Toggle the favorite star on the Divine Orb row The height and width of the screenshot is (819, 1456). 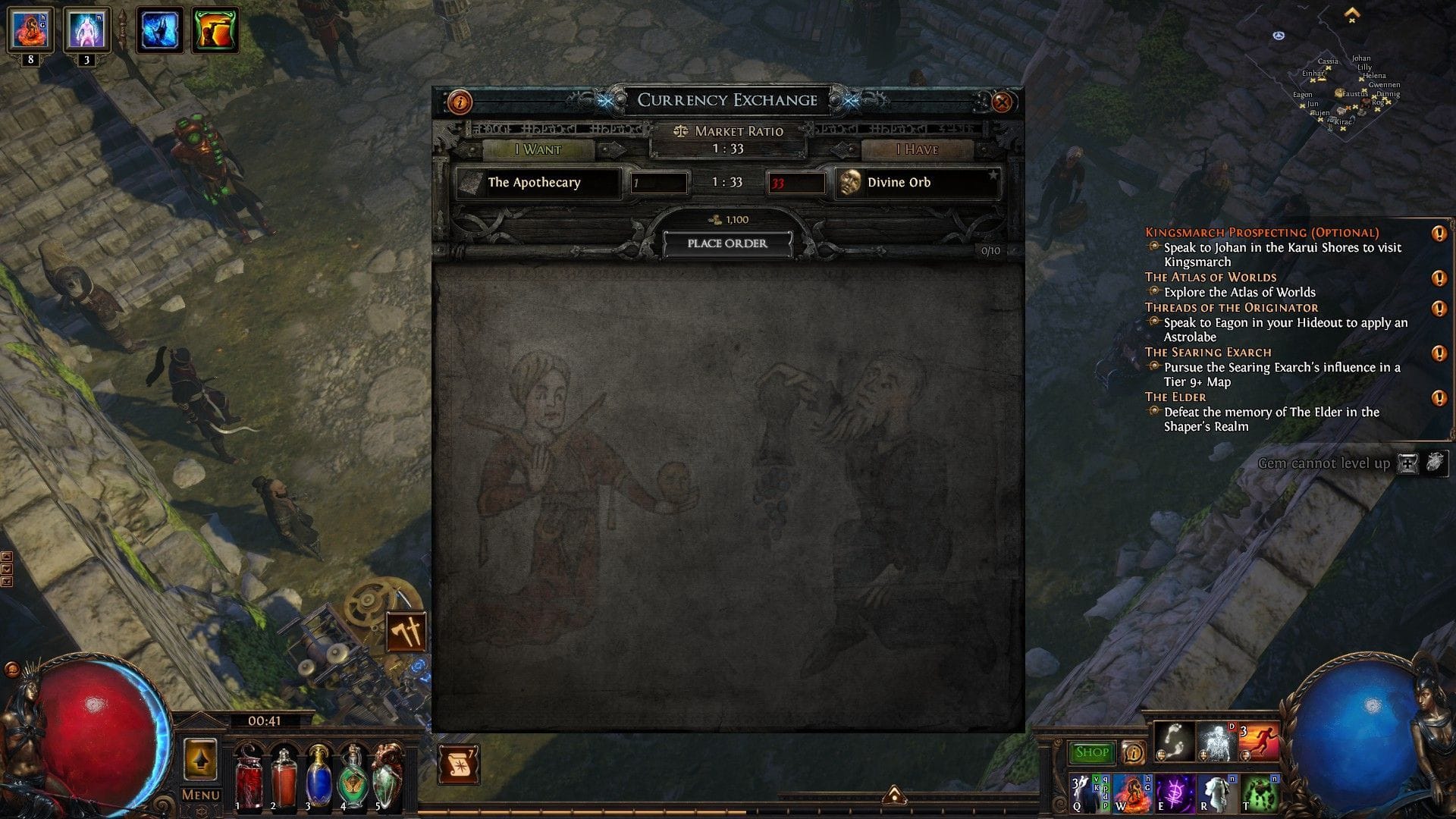click(994, 175)
